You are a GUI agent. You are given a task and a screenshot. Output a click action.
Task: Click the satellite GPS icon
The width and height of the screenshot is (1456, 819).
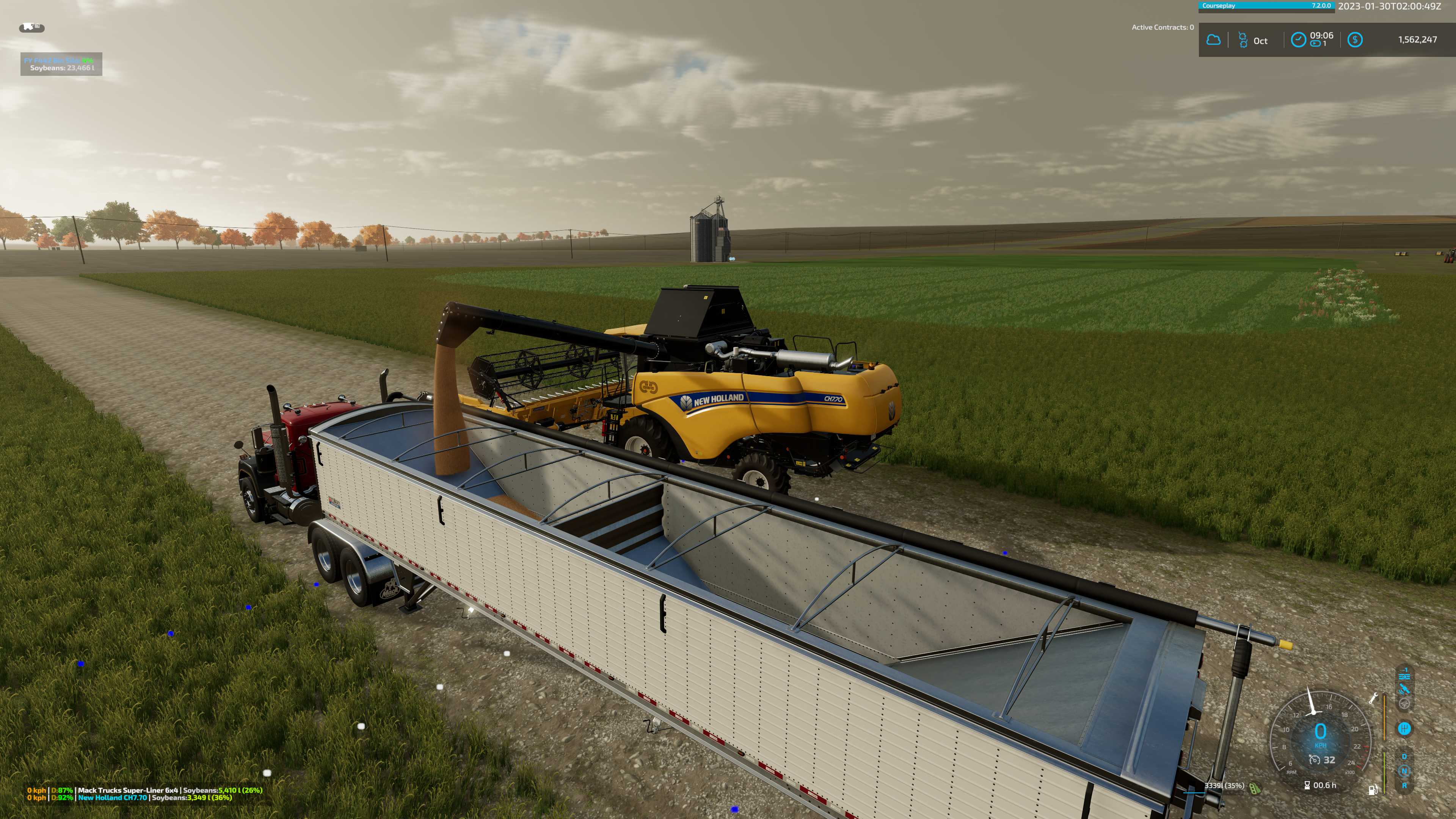pos(1404,689)
